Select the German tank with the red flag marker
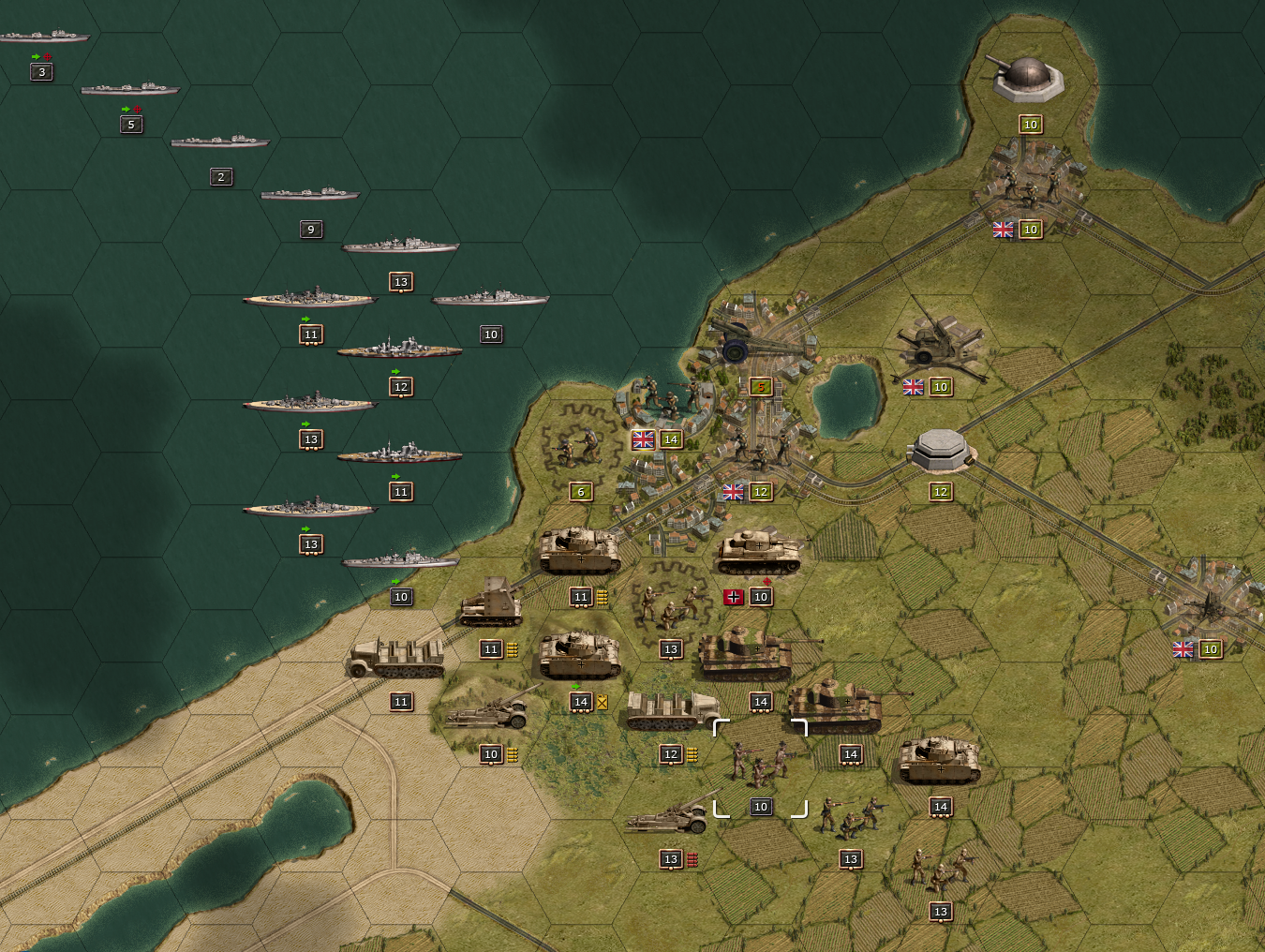 pyautogui.click(x=760, y=553)
